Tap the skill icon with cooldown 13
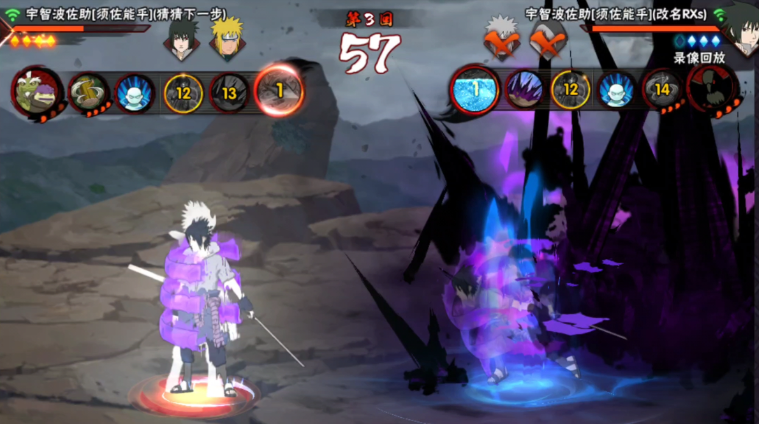This screenshot has height=424, width=759. [229, 93]
